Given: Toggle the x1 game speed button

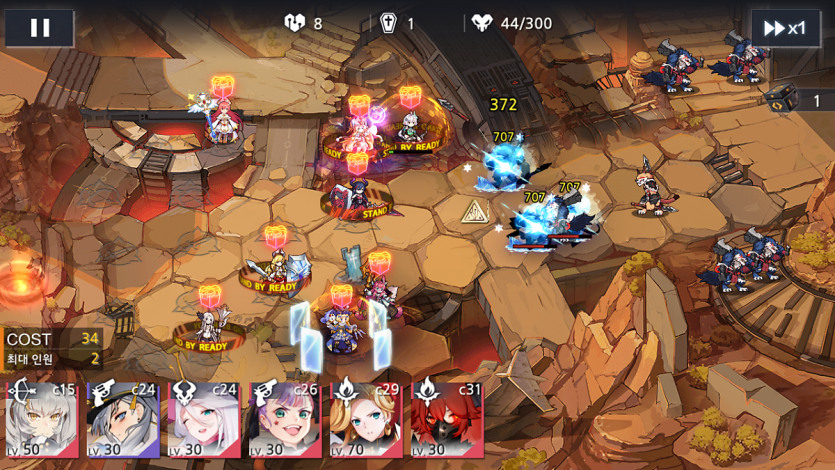Looking at the screenshot, I should click(784, 28).
